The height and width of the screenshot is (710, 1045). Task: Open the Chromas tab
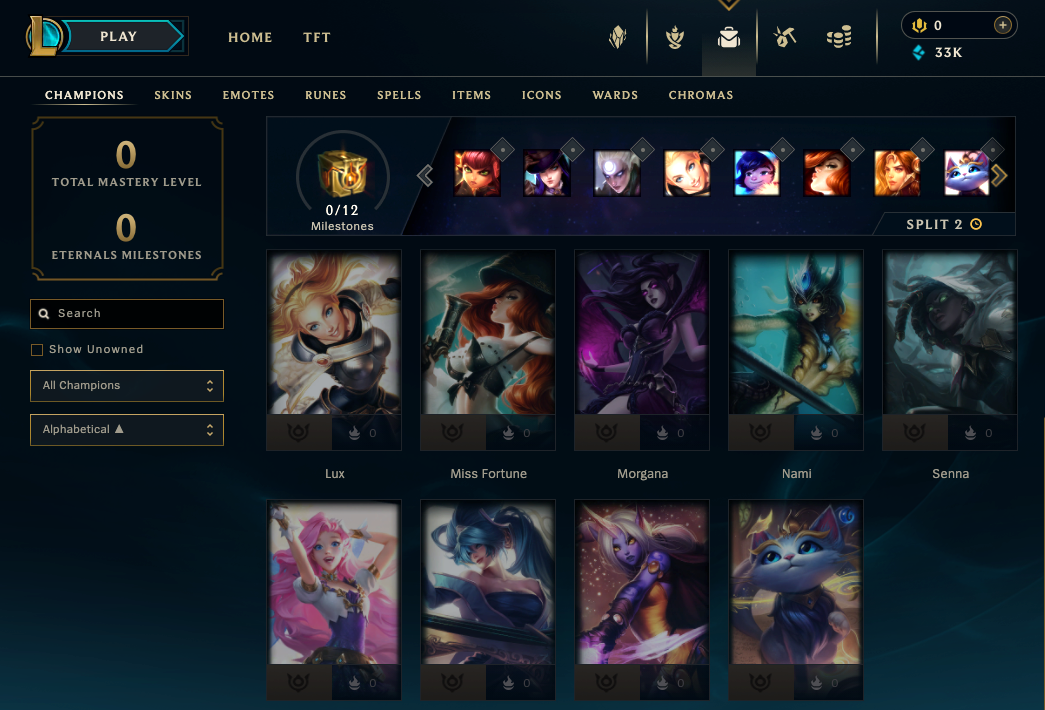pyautogui.click(x=701, y=95)
